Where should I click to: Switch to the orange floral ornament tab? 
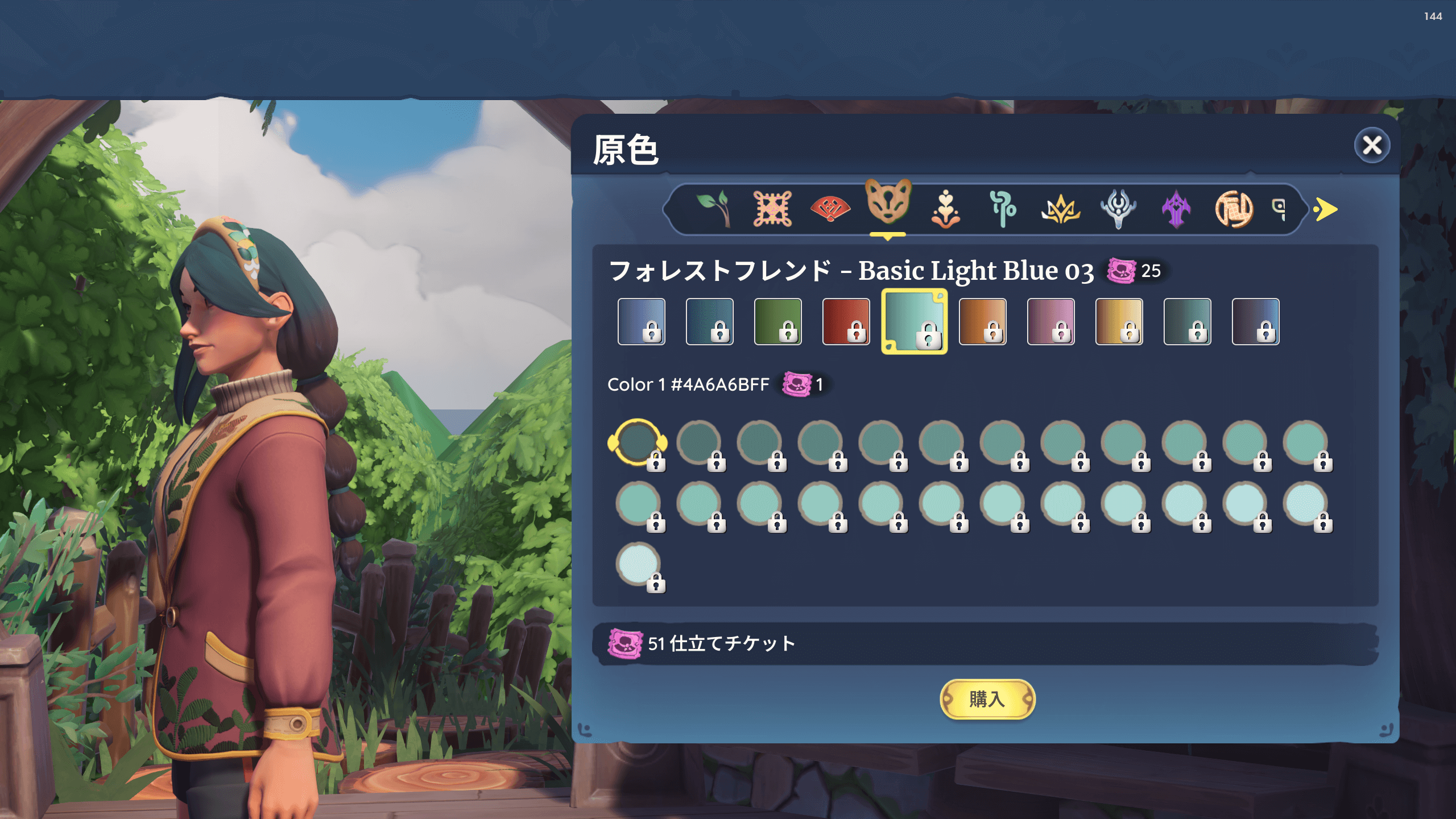click(945, 209)
